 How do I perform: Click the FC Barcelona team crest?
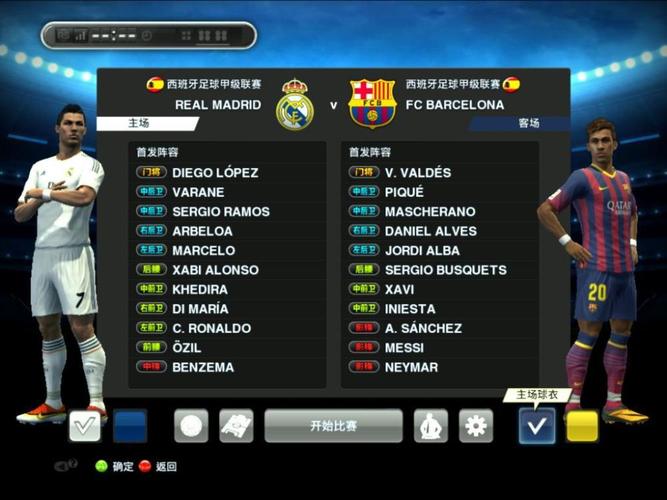click(372, 104)
